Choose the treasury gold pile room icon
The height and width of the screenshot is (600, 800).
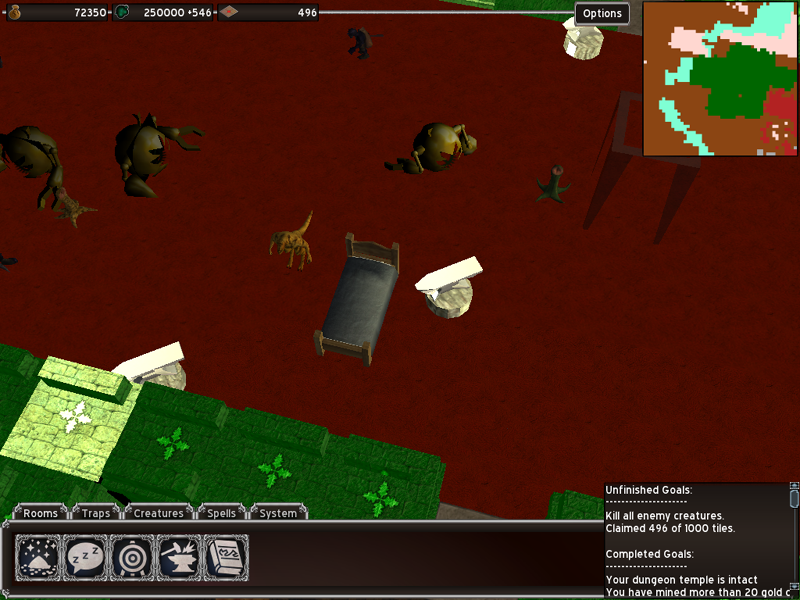tap(38, 557)
